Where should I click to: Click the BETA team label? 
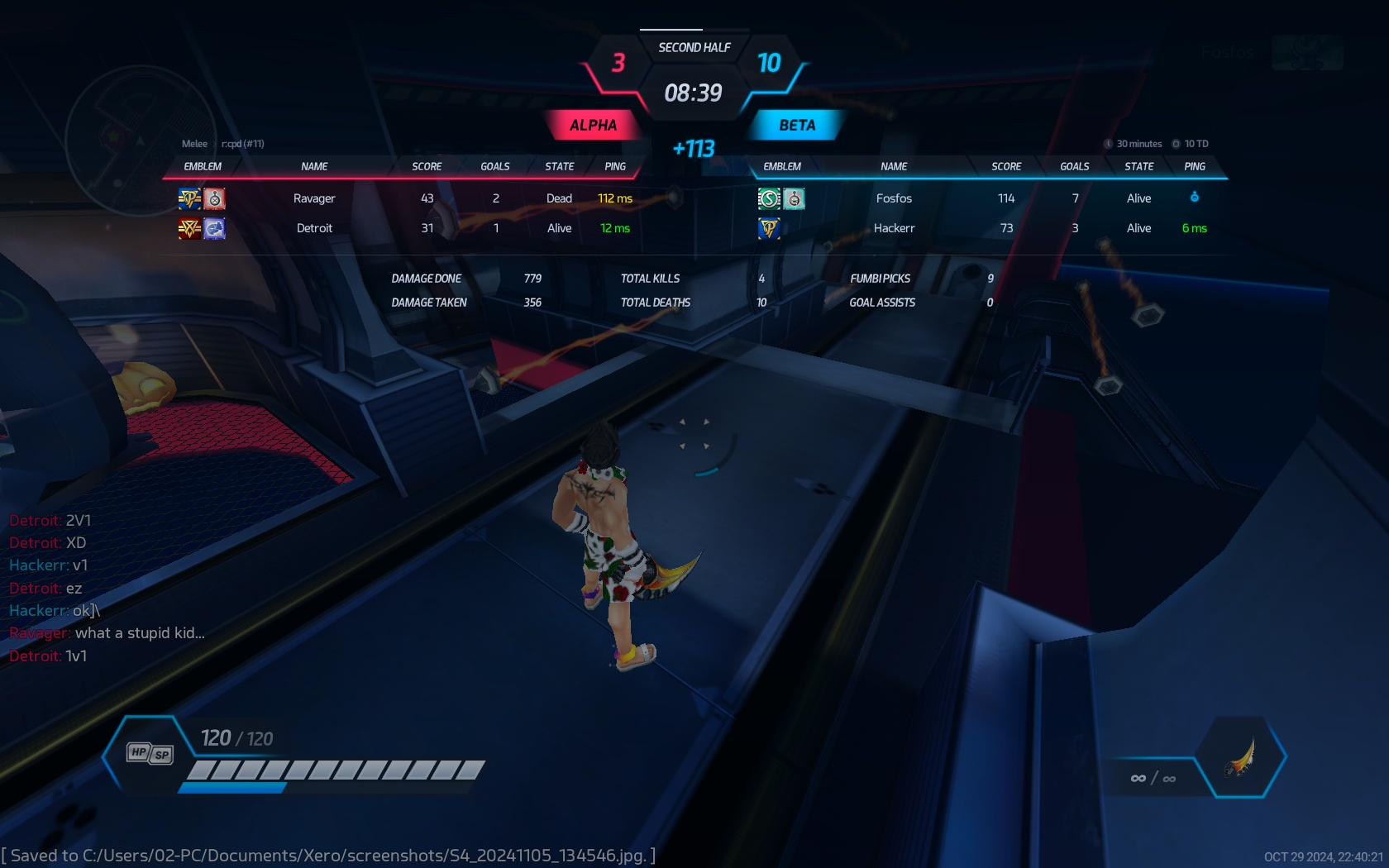(797, 126)
